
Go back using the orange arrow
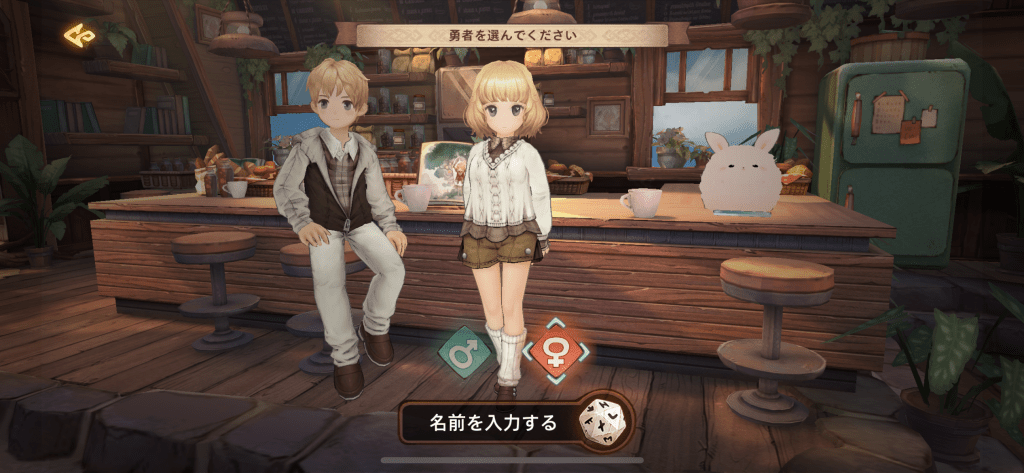[79, 36]
